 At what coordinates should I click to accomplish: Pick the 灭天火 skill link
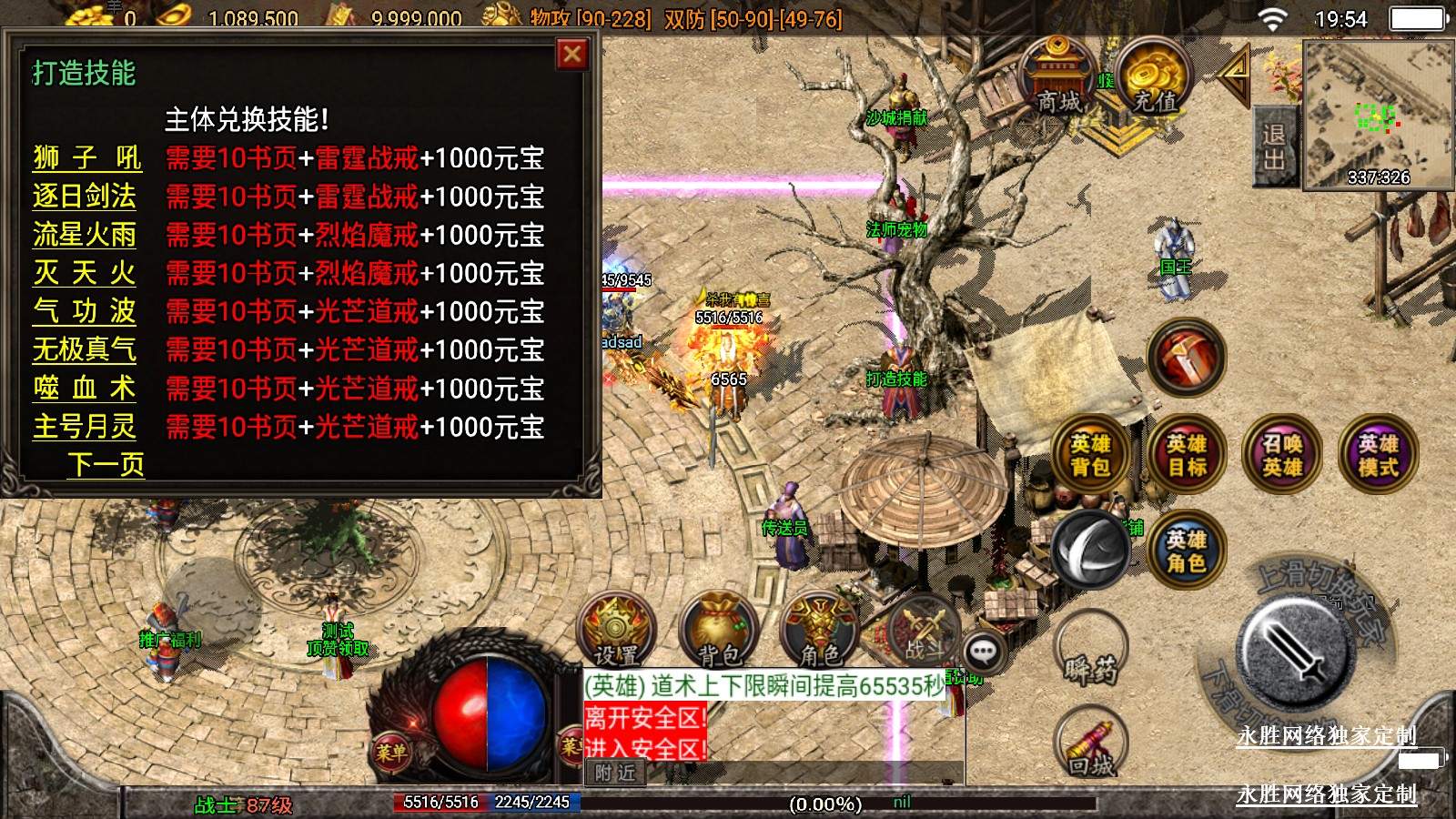(x=85, y=273)
